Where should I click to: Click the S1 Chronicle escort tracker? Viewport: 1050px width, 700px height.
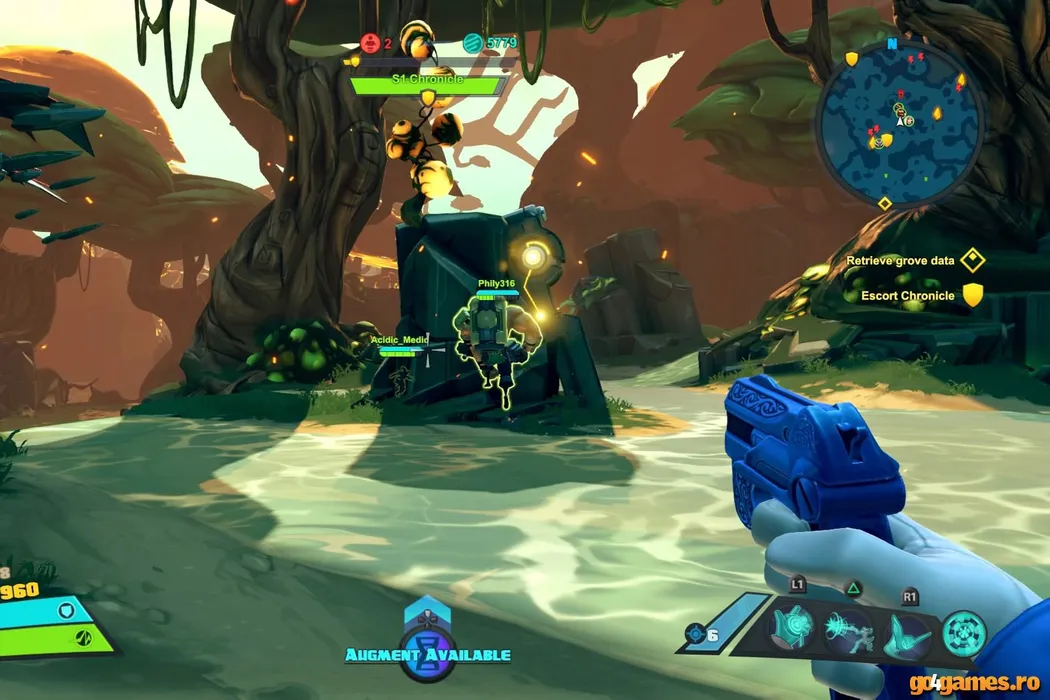pos(427,84)
